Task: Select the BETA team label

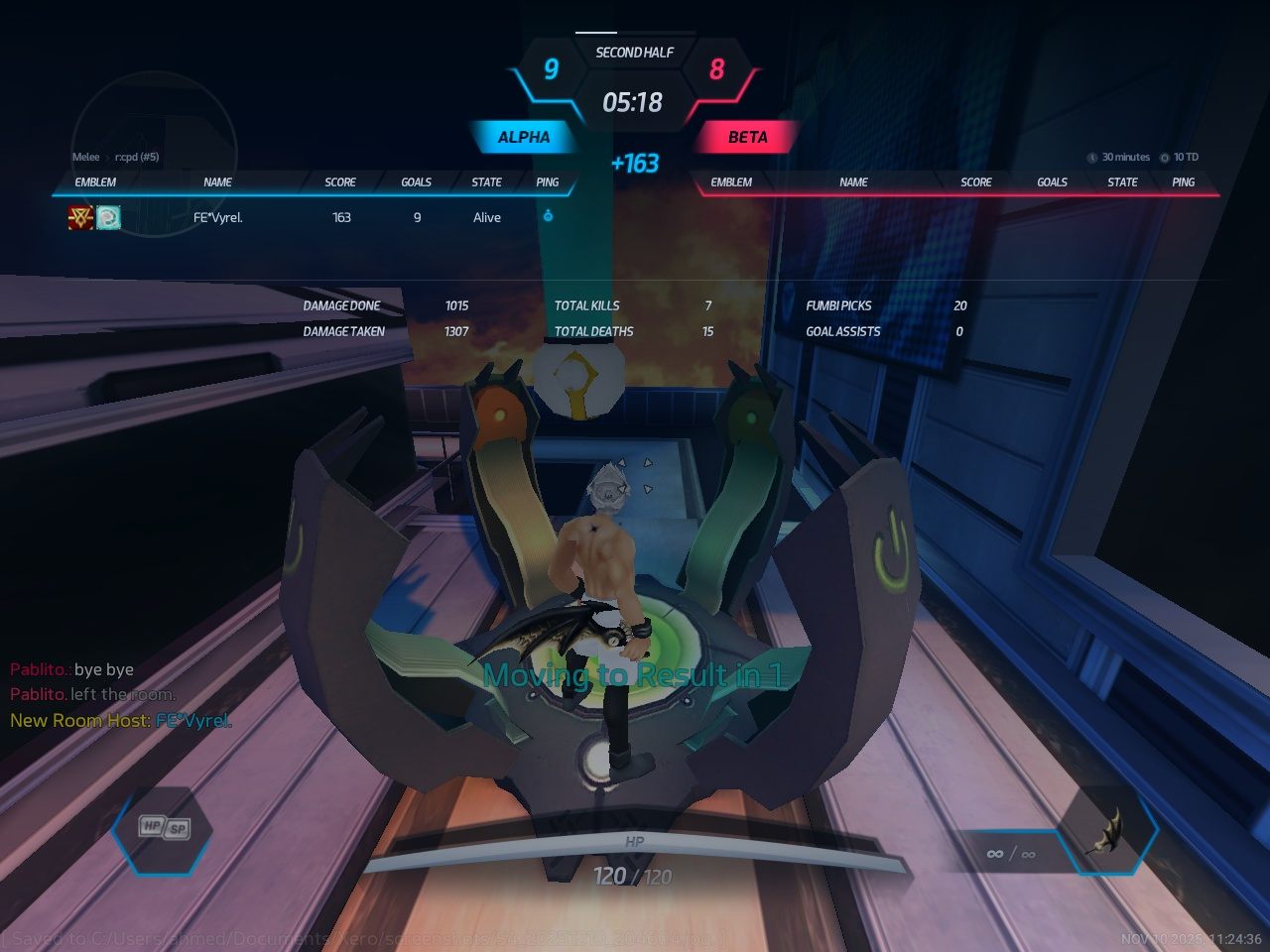Action: click(x=747, y=137)
